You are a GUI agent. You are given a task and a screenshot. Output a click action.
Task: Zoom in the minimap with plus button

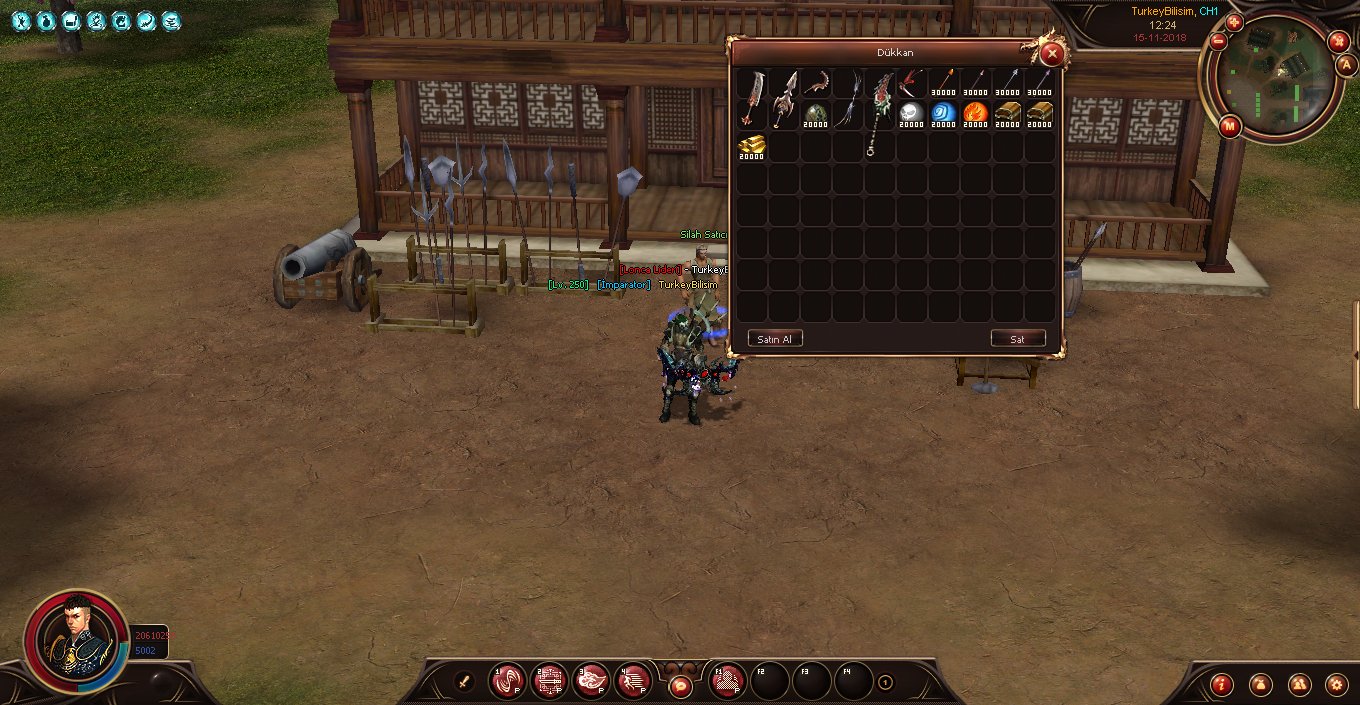(1233, 22)
